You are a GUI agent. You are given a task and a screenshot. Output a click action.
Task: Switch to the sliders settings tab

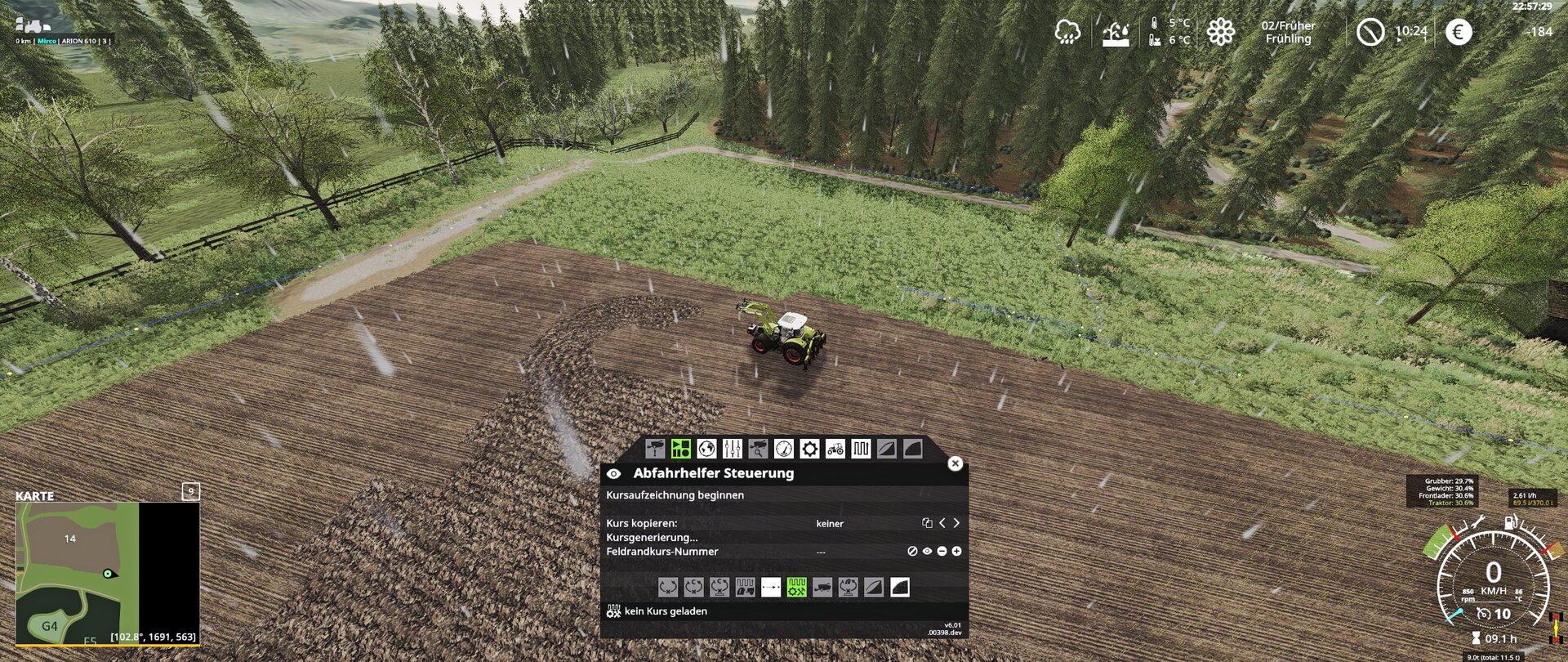[x=732, y=449]
